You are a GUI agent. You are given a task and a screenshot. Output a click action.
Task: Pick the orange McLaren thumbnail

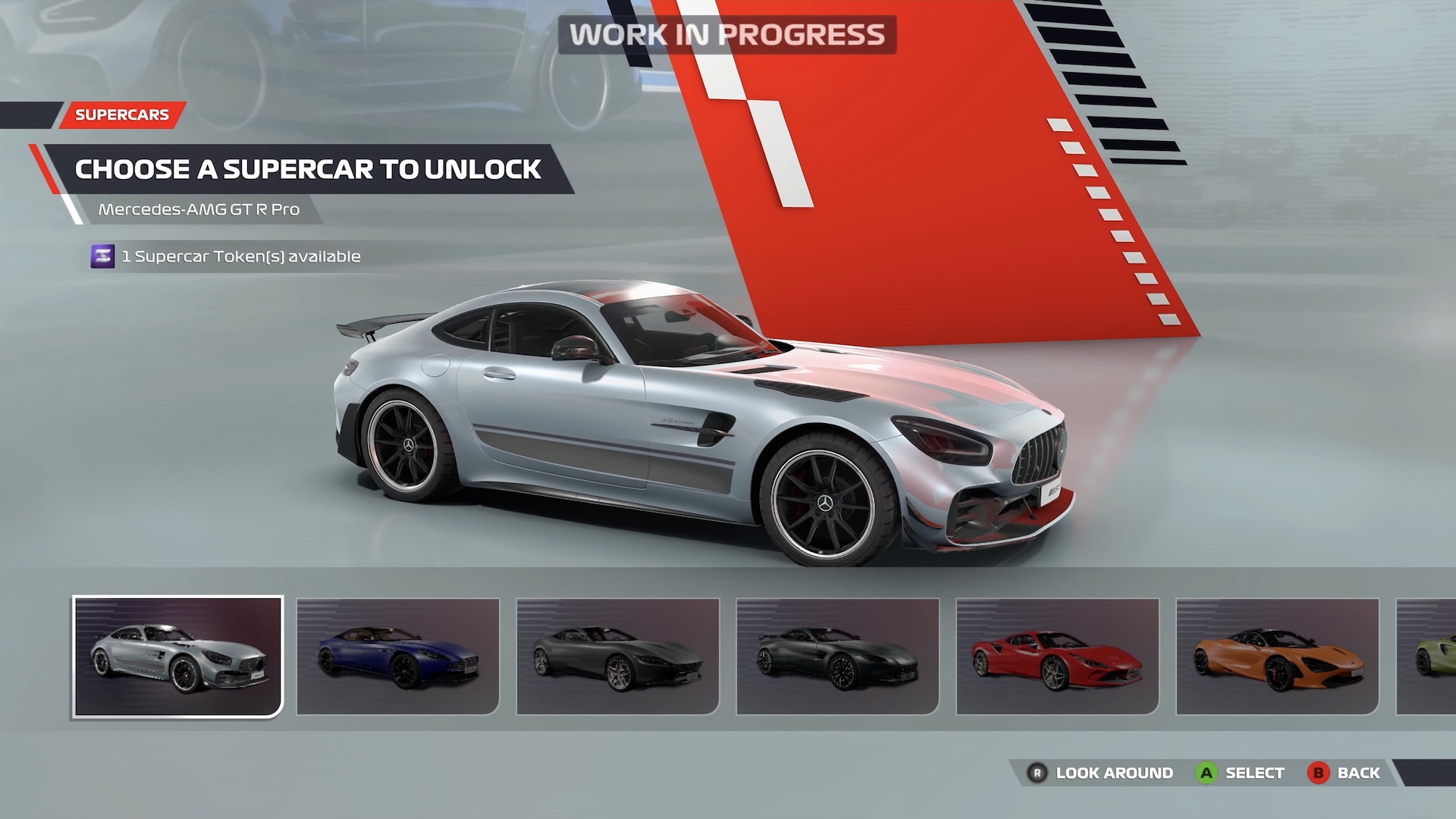click(x=1278, y=657)
